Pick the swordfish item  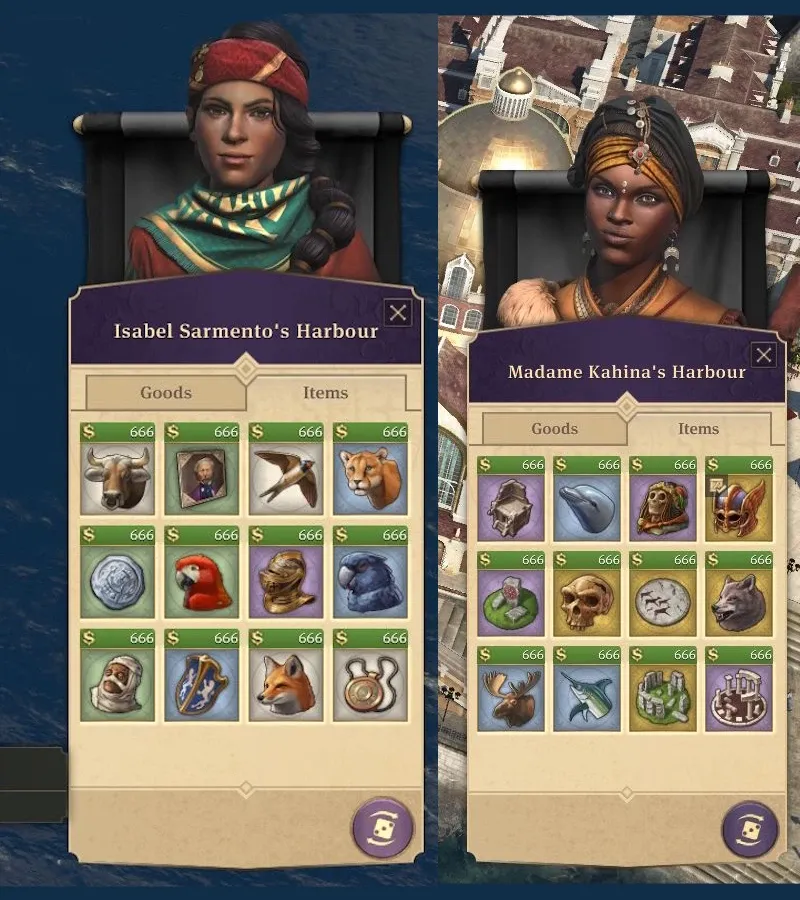587,697
